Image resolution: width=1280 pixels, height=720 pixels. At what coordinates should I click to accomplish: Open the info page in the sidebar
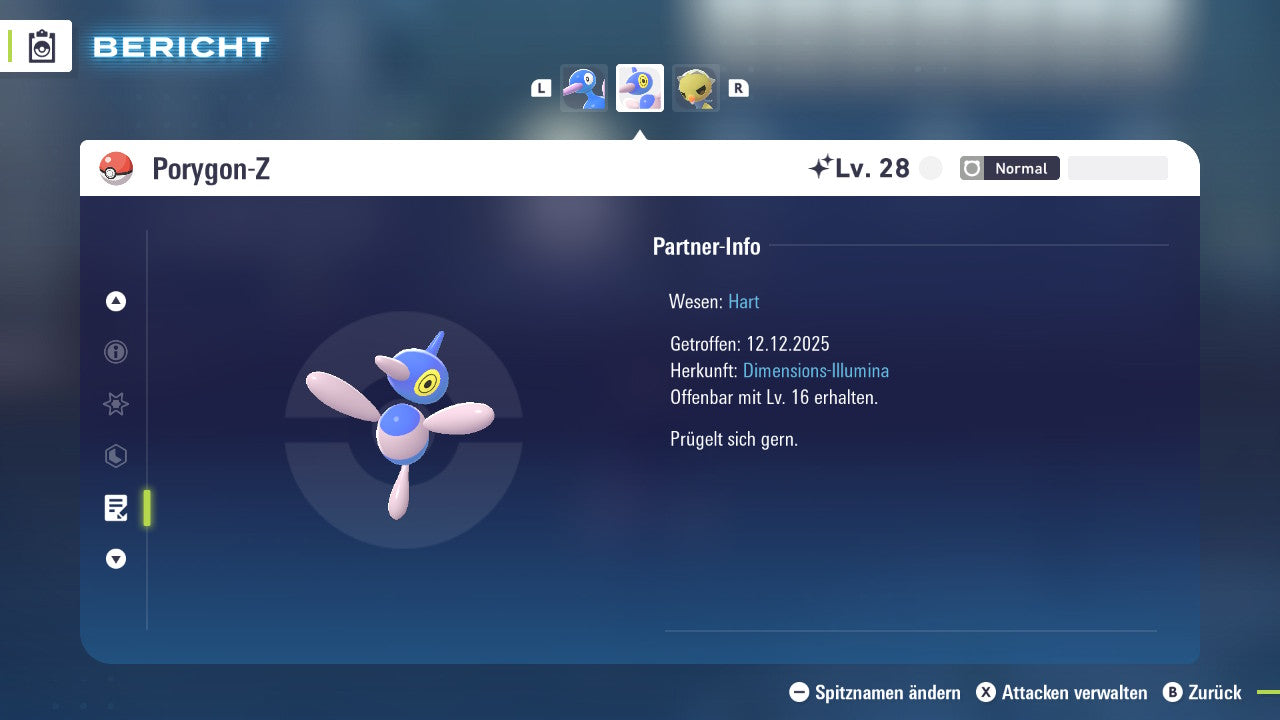click(x=115, y=352)
